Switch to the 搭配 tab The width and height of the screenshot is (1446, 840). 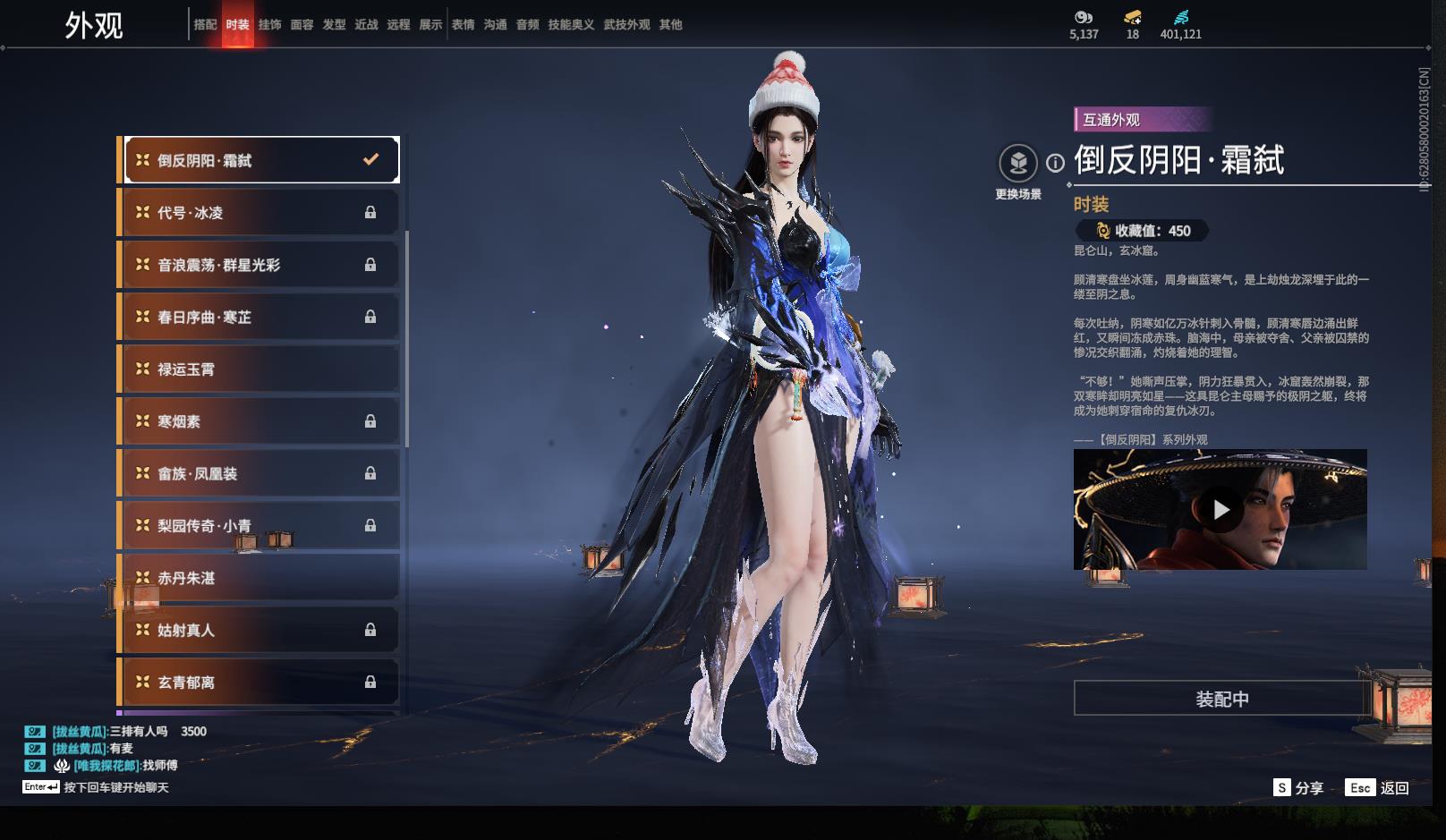pos(205,25)
